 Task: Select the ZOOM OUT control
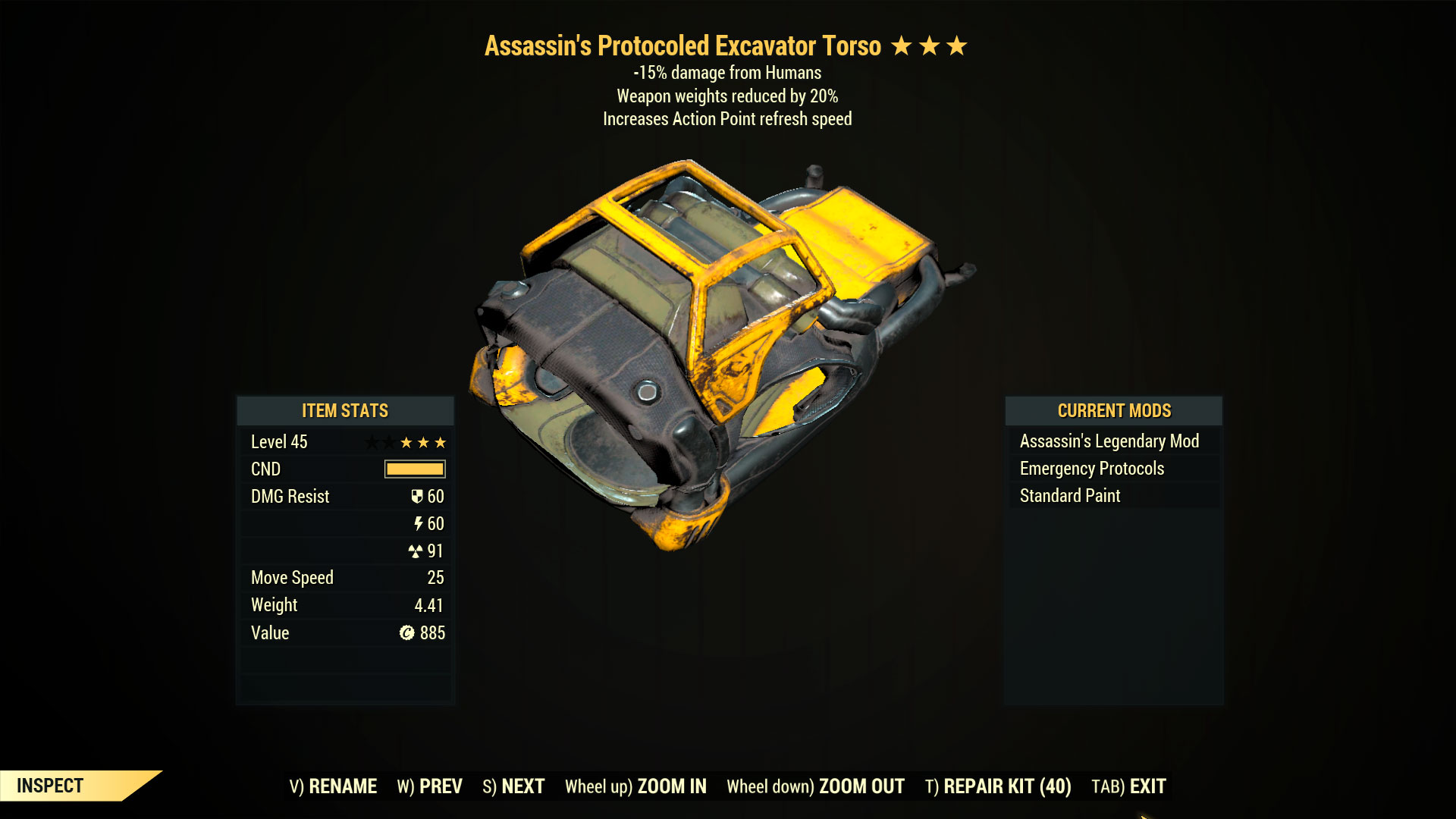pos(815,786)
